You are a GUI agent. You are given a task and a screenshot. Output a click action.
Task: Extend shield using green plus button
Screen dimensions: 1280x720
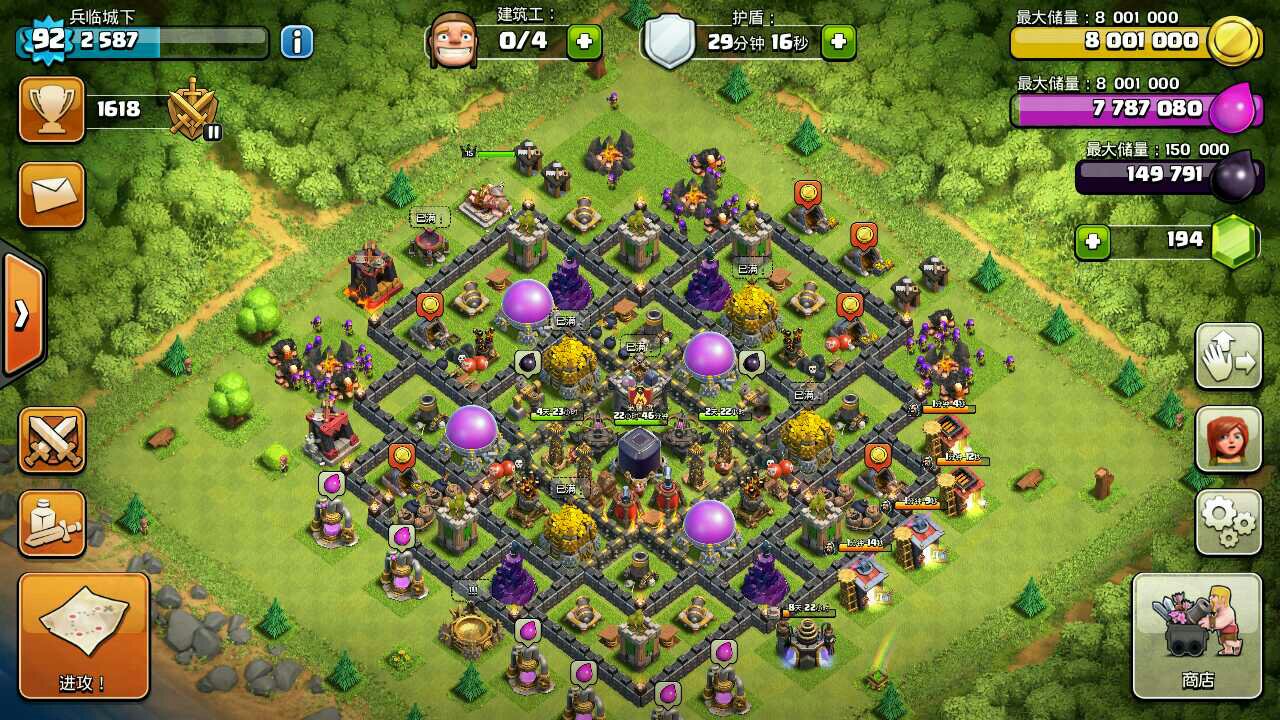click(838, 41)
